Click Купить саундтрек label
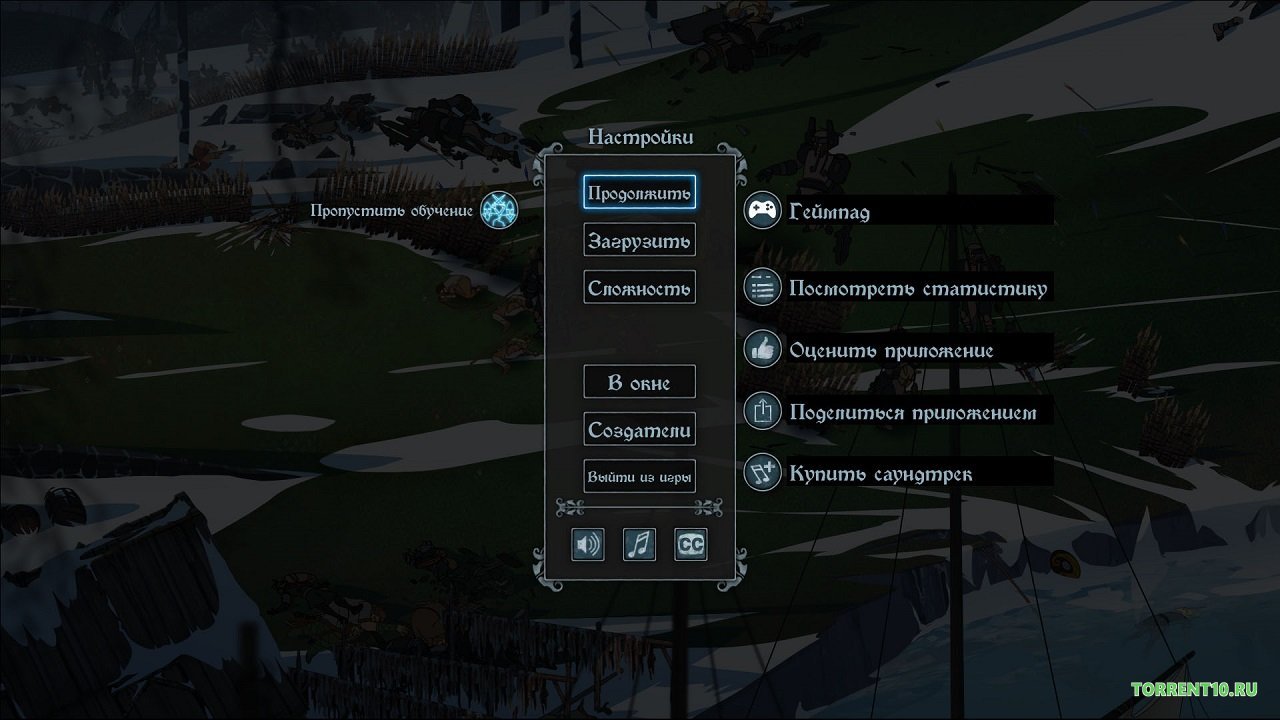This screenshot has height=720, width=1280. (x=880, y=473)
